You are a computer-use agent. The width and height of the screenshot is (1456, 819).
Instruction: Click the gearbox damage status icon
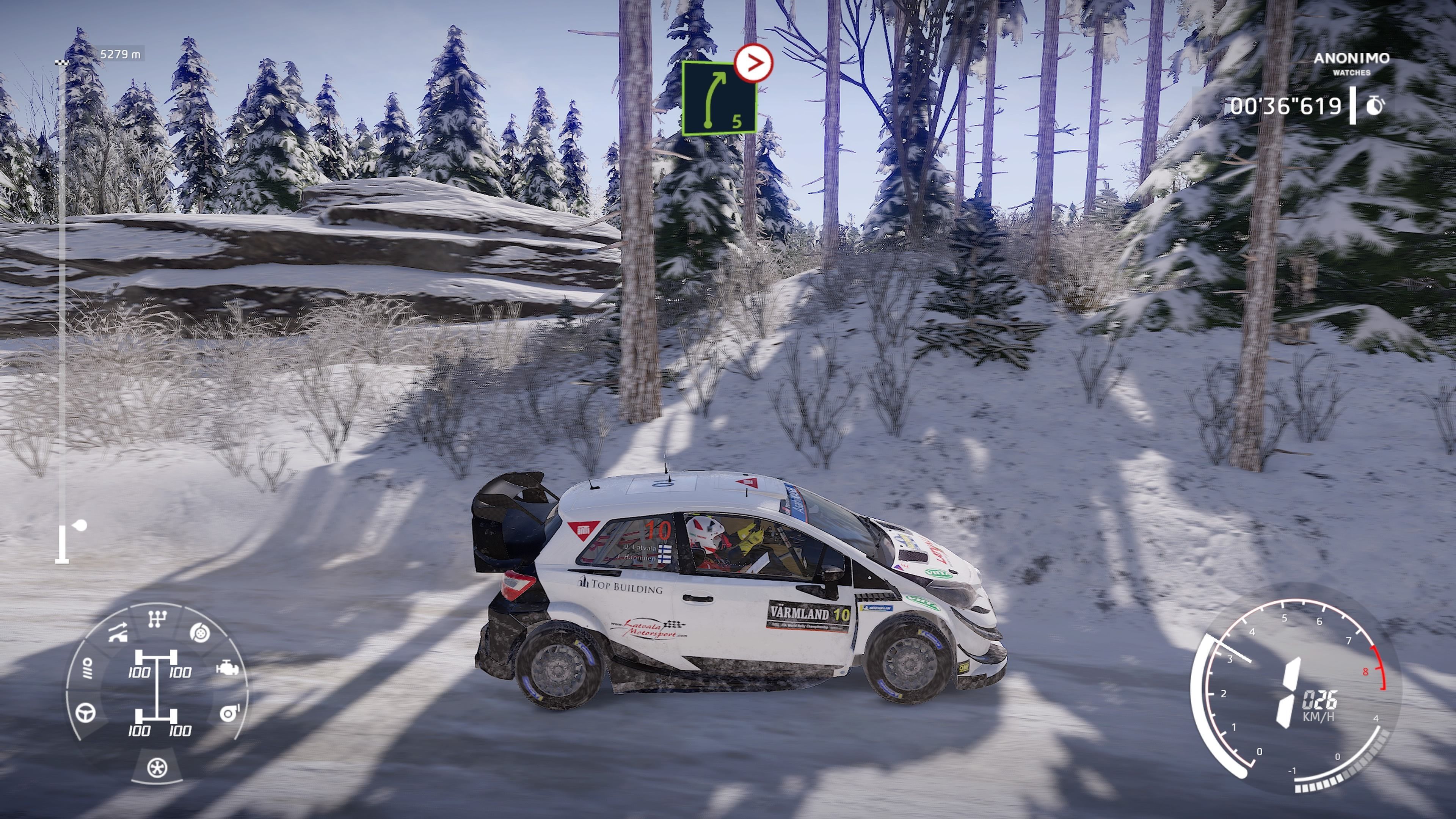(x=157, y=620)
